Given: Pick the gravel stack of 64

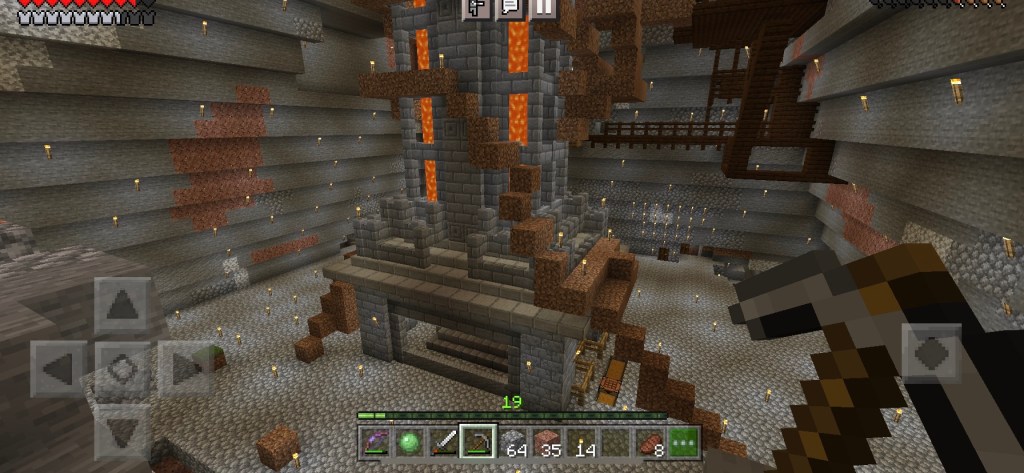Looking at the screenshot, I should (x=511, y=443).
